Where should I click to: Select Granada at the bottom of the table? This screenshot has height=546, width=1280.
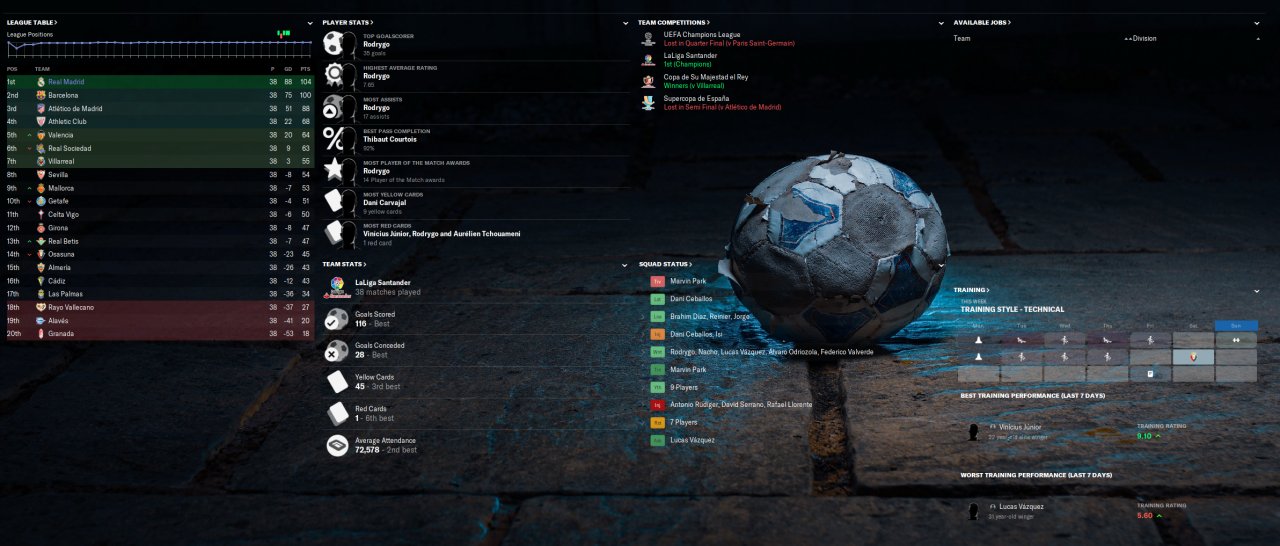coord(61,334)
